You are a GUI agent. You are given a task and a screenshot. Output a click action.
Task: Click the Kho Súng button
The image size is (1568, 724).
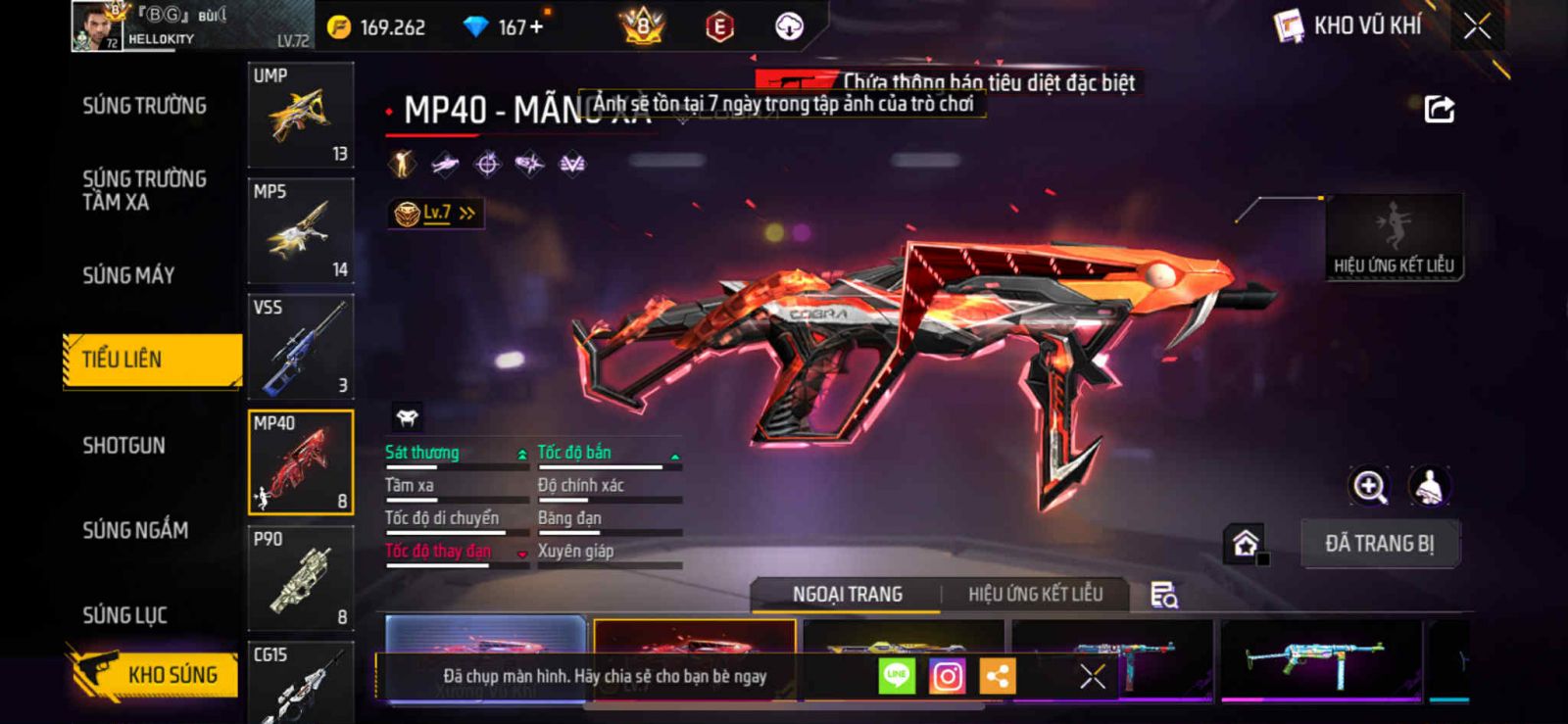click(x=155, y=674)
